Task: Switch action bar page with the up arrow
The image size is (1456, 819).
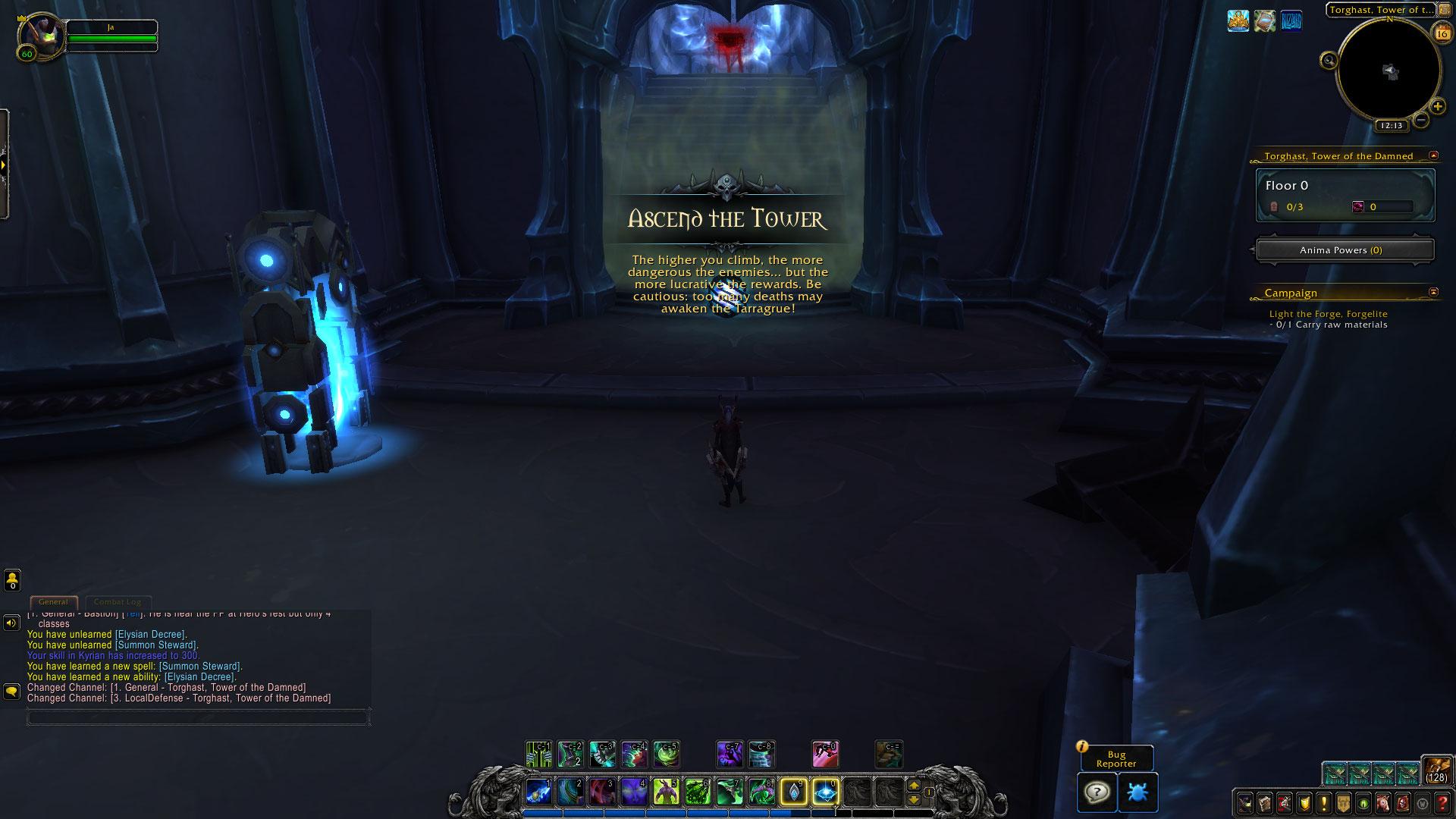Action: (x=914, y=786)
